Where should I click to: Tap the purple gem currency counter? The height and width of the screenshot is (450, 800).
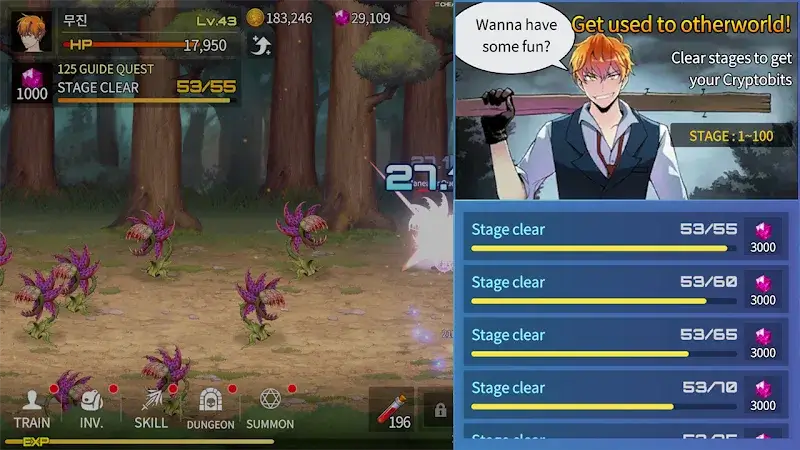tap(363, 18)
